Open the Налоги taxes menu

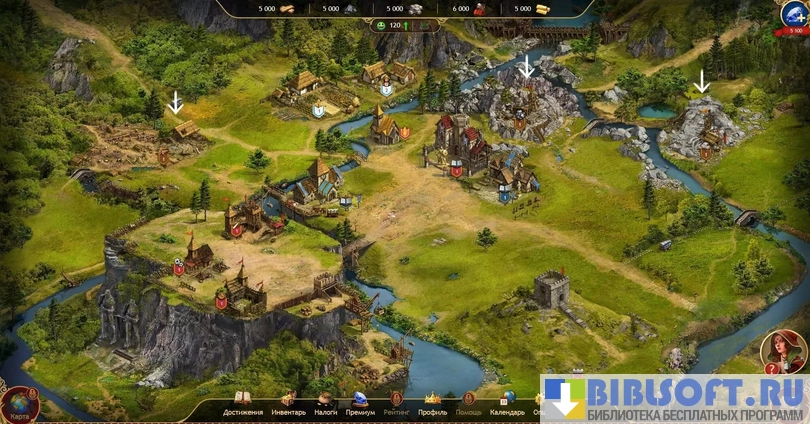click(x=326, y=404)
